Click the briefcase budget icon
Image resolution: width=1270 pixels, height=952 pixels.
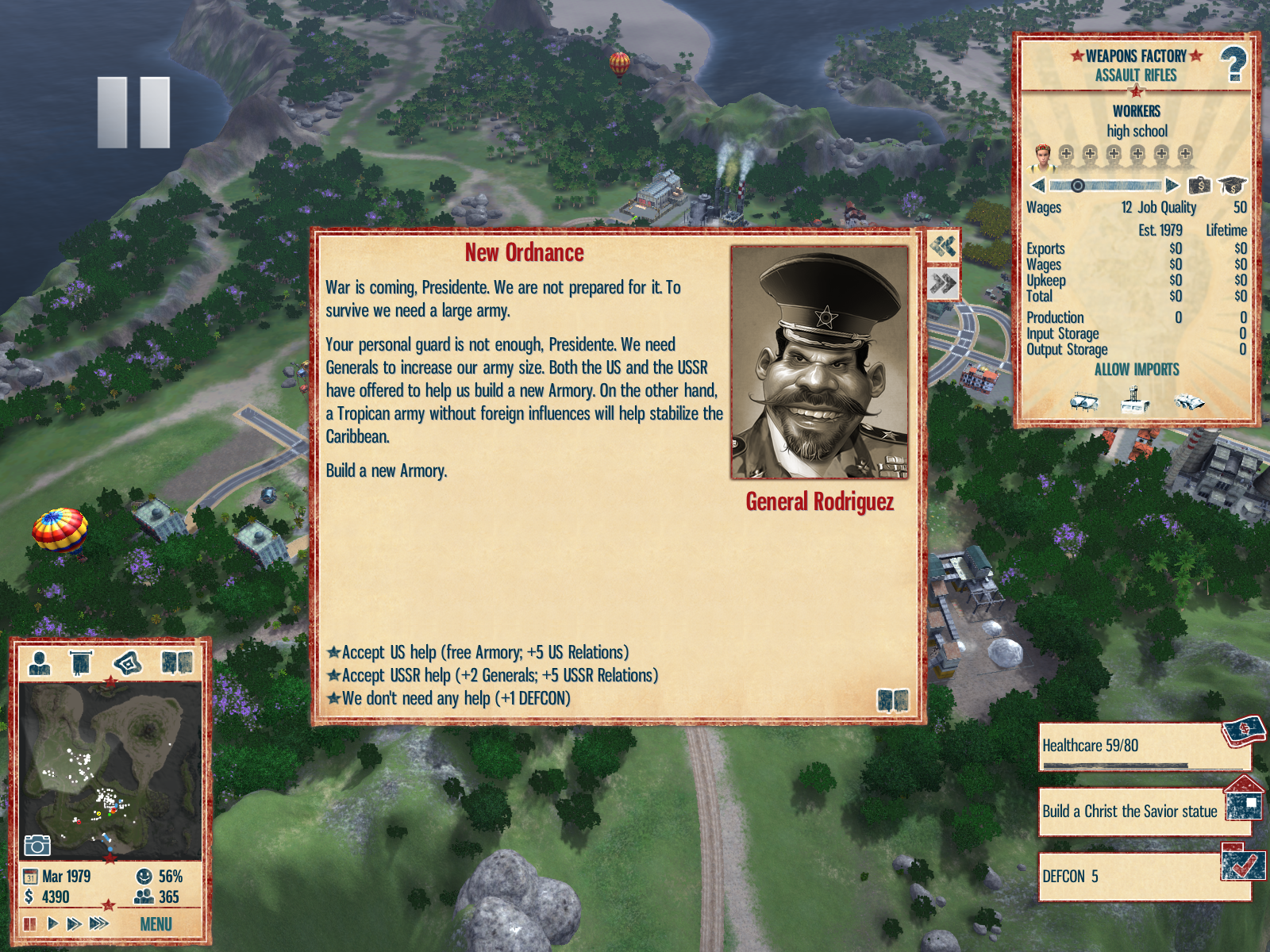(x=1199, y=186)
